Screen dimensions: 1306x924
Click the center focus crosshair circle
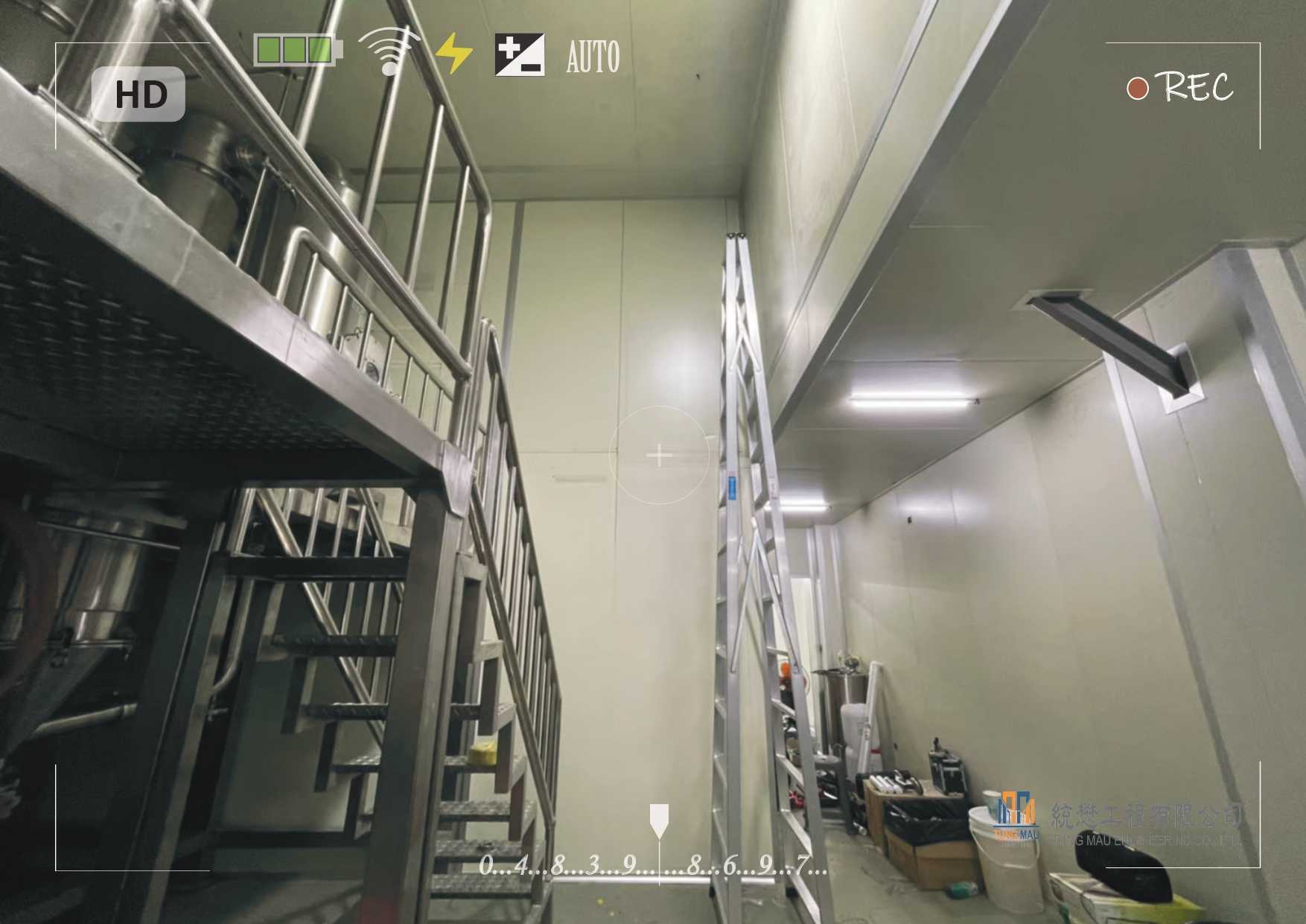[660, 456]
